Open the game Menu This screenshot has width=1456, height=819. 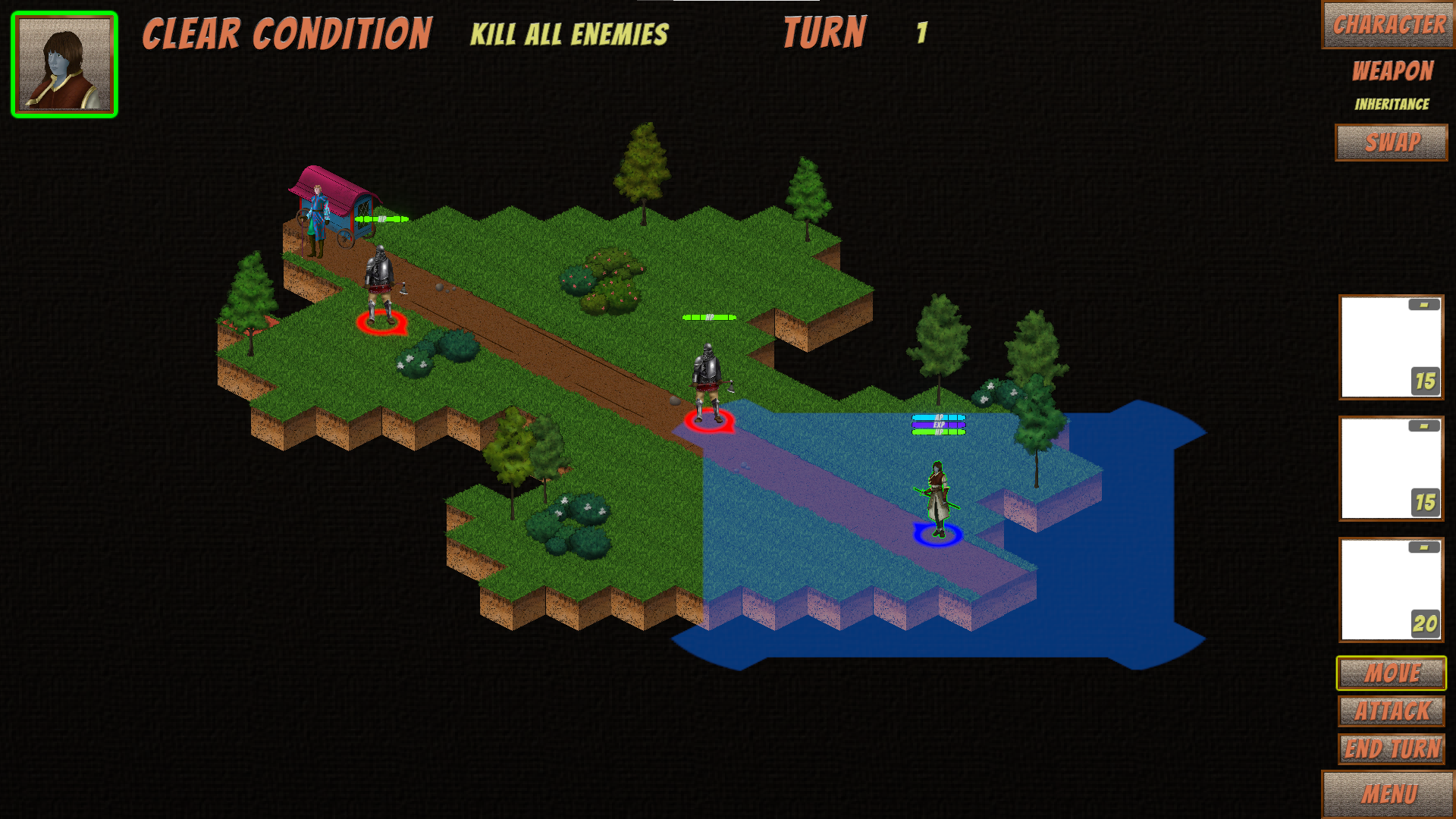[x=1389, y=794]
